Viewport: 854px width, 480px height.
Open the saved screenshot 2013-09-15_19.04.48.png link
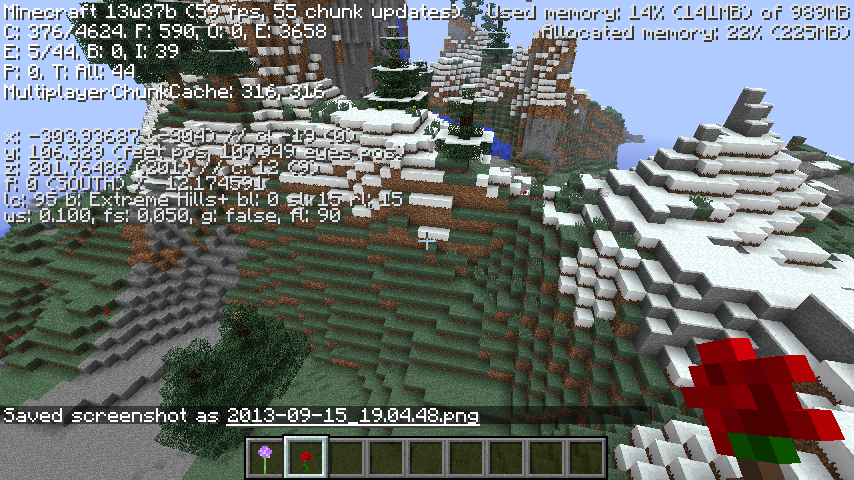coord(352,415)
